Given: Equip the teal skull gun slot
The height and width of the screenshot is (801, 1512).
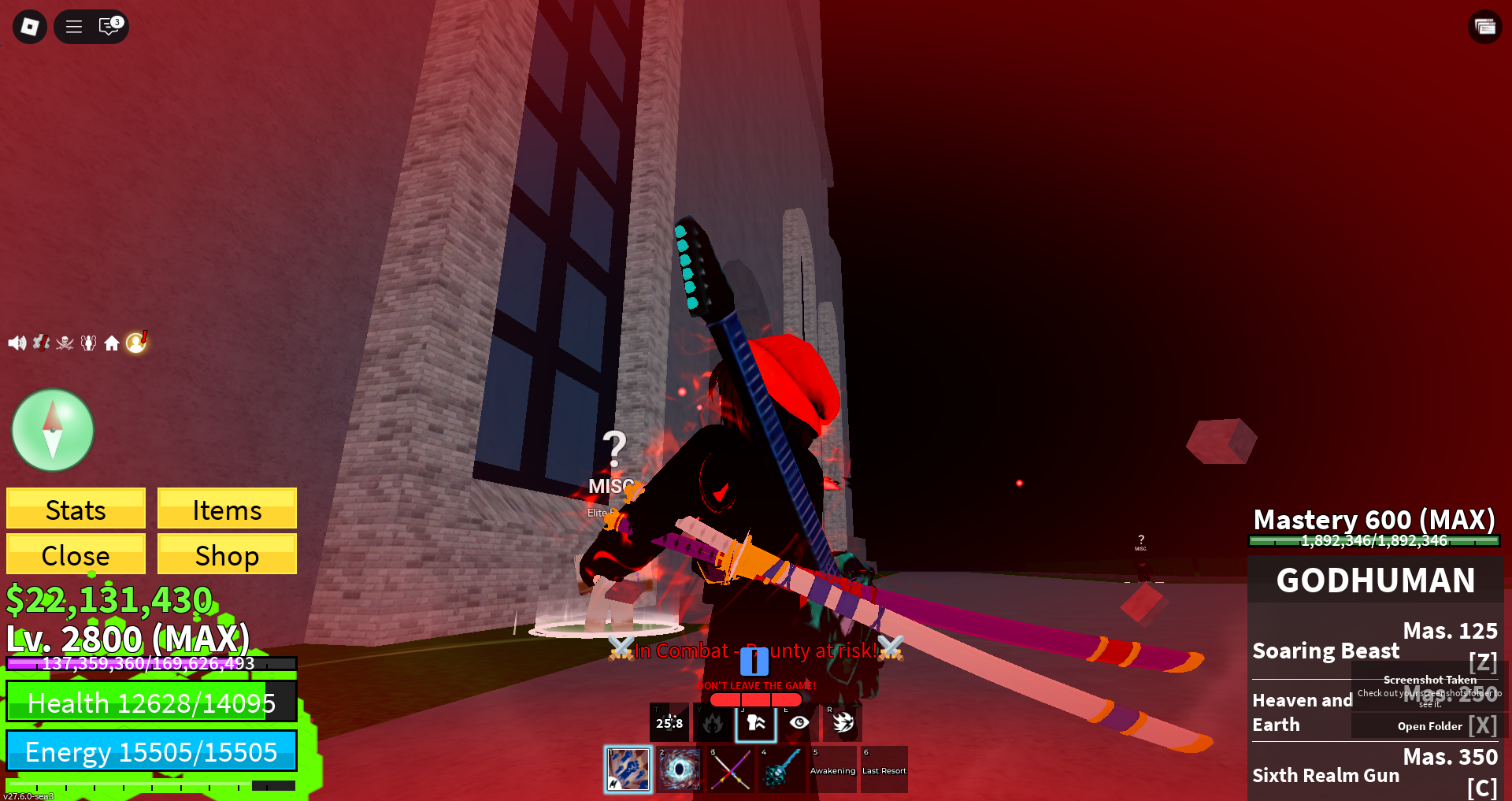Looking at the screenshot, I should [x=781, y=769].
